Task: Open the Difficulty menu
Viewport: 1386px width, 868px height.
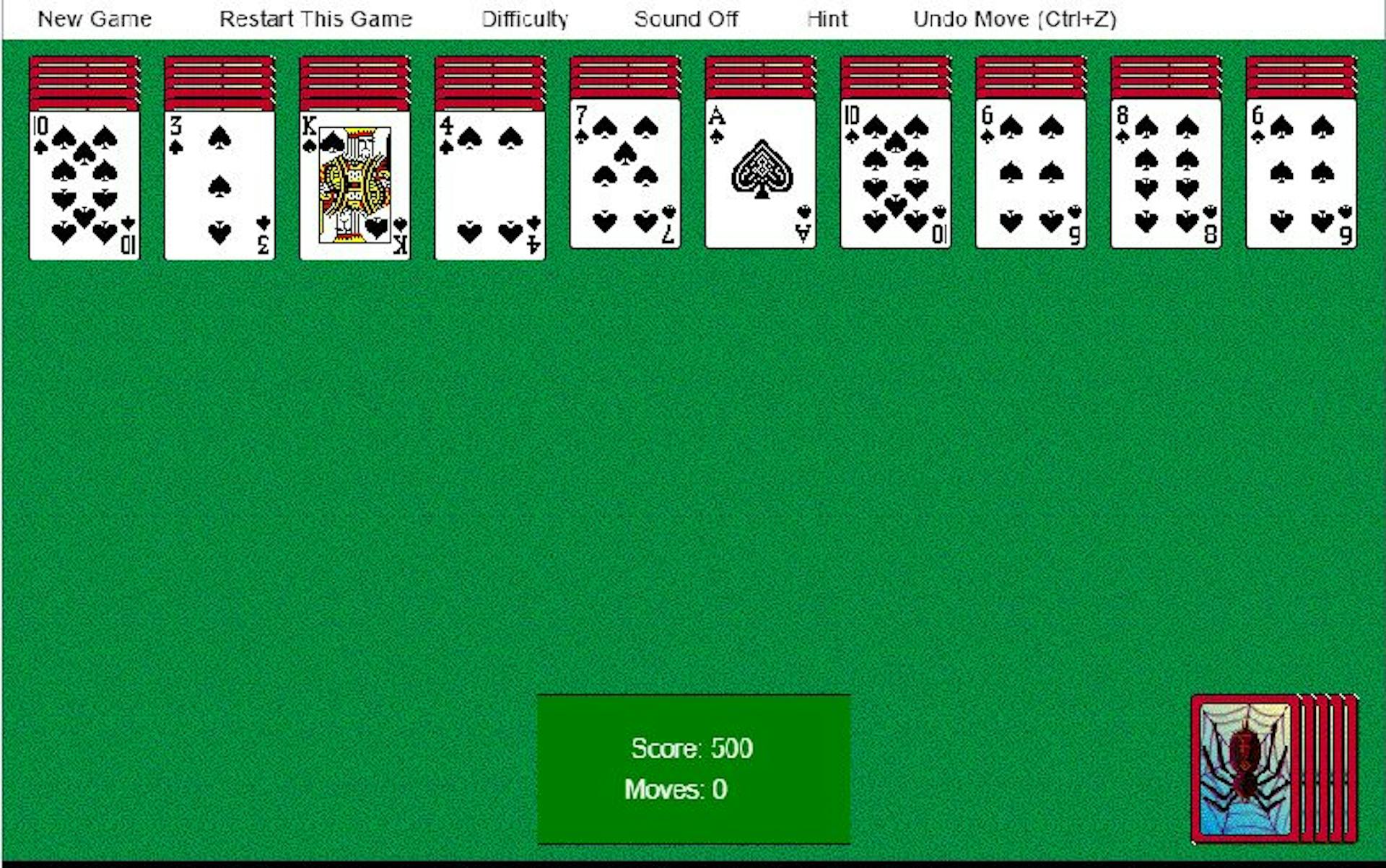Action: coord(524,19)
